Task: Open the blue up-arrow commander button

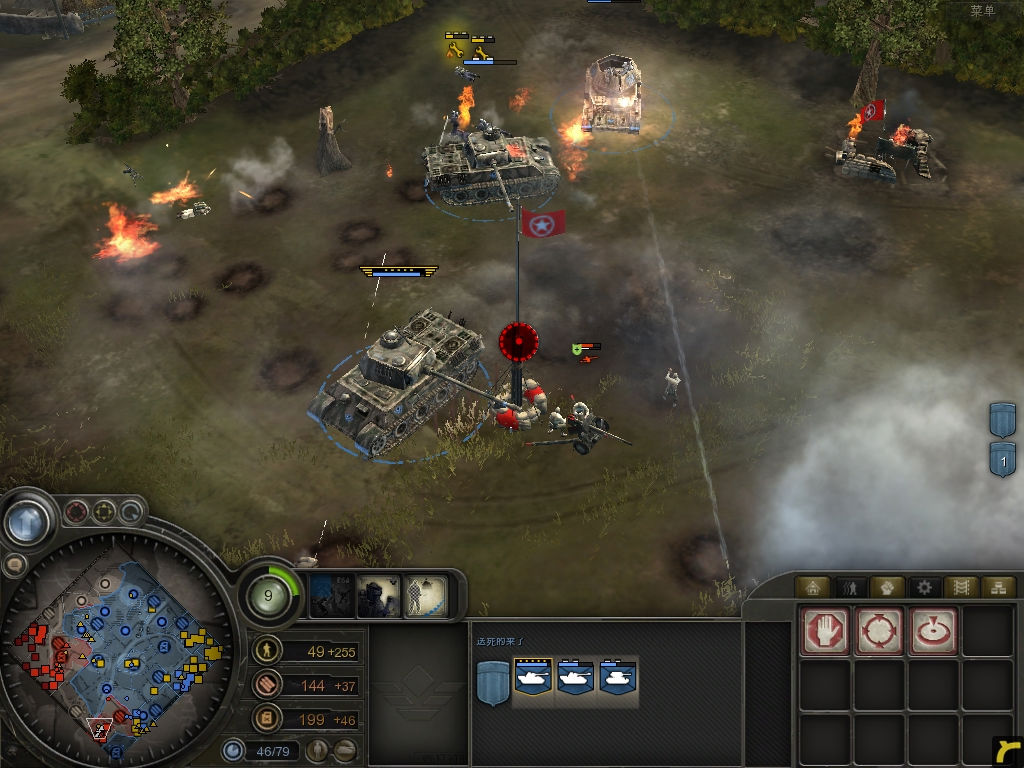Action: coord(28,520)
